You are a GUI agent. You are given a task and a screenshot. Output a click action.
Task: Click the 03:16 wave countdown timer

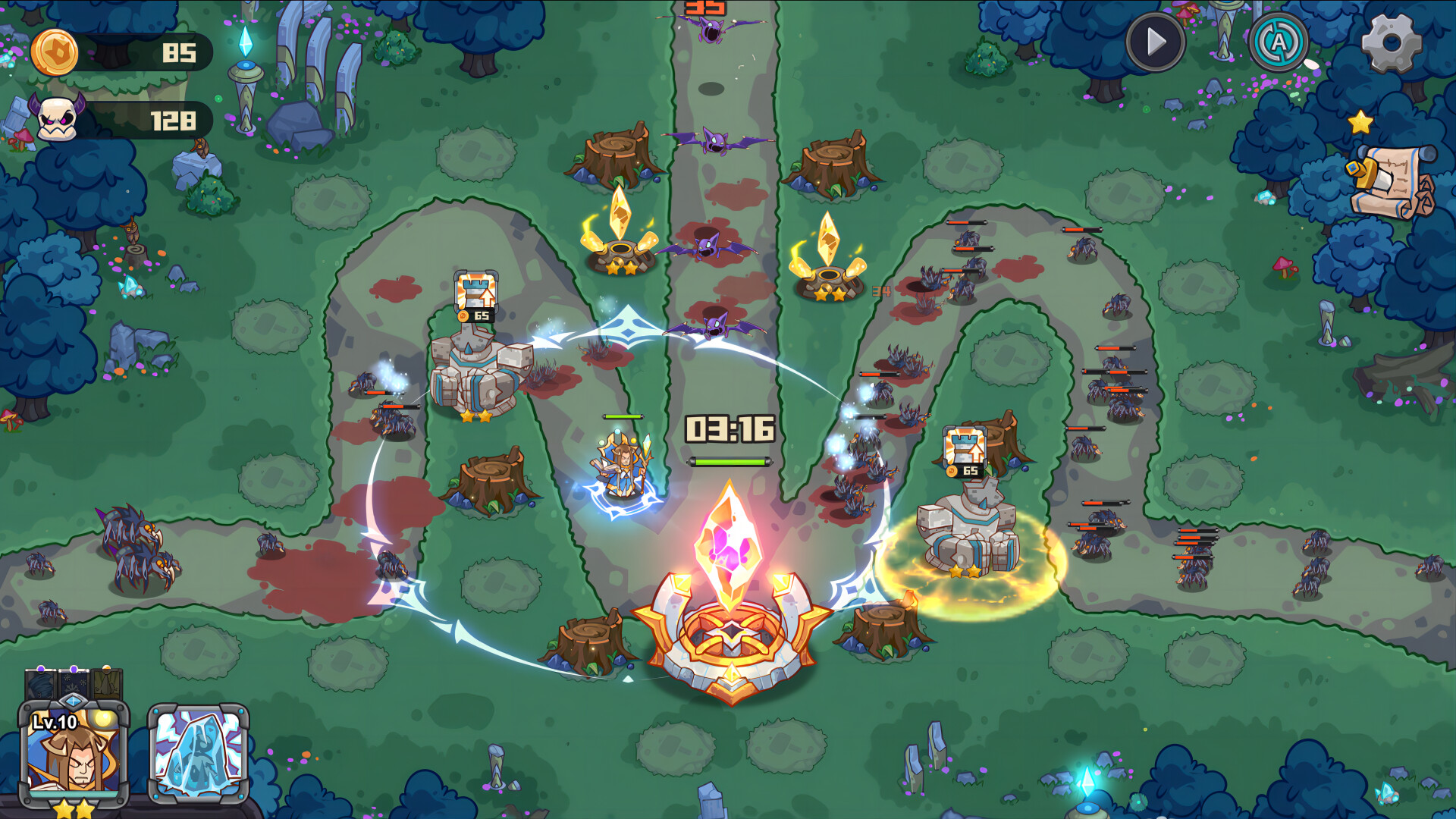coord(730,428)
